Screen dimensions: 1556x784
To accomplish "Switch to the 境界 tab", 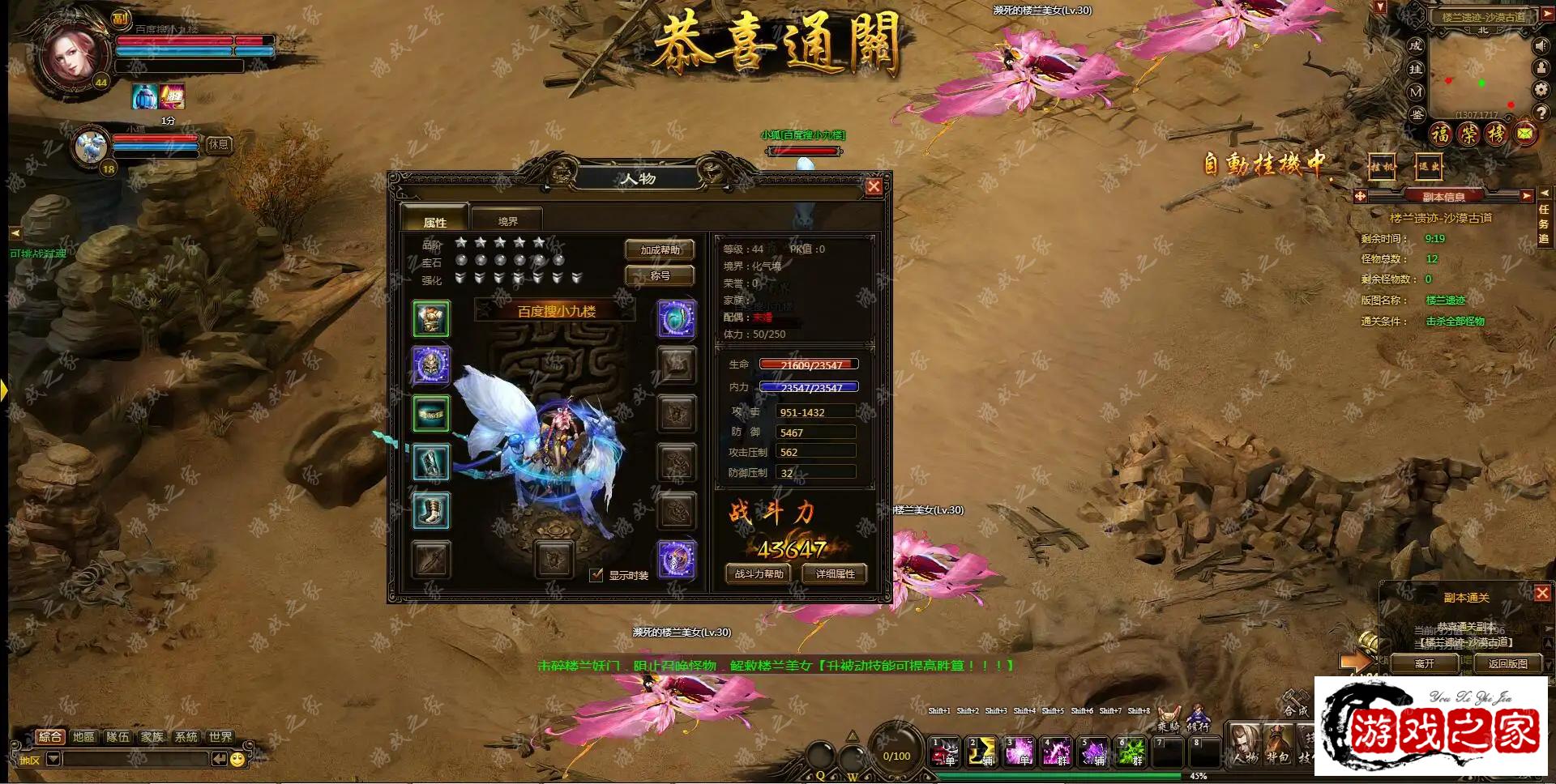I will pyautogui.click(x=507, y=221).
